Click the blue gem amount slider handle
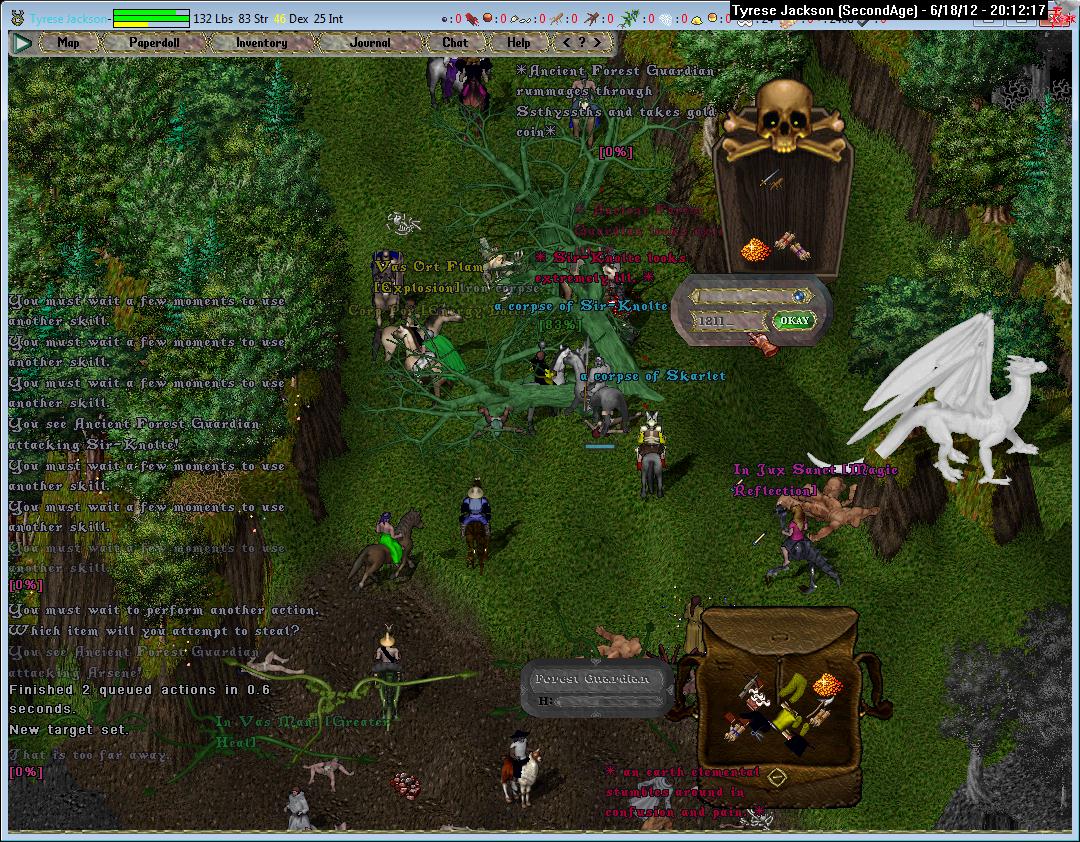The image size is (1080, 842). click(800, 296)
